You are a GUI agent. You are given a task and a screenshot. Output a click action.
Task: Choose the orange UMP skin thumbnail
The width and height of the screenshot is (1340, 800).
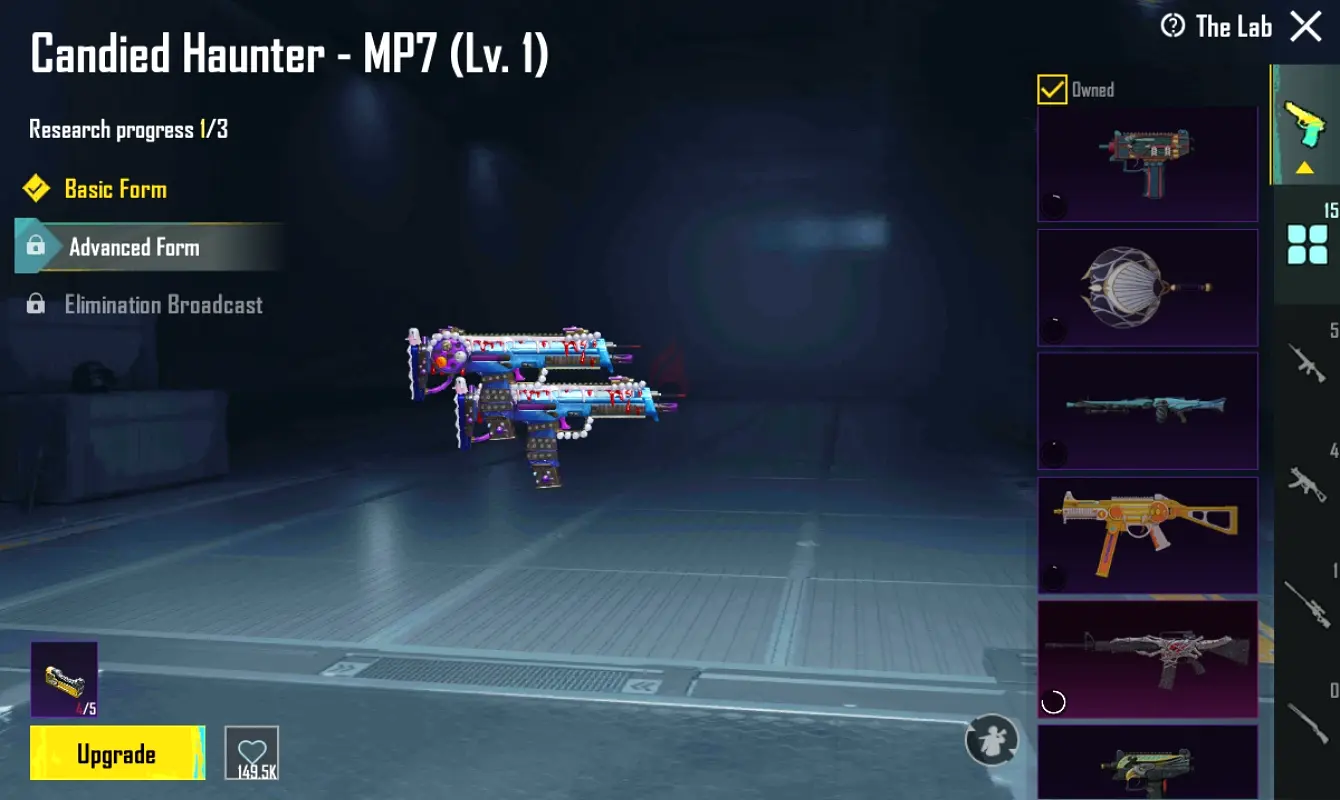(1147, 534)
